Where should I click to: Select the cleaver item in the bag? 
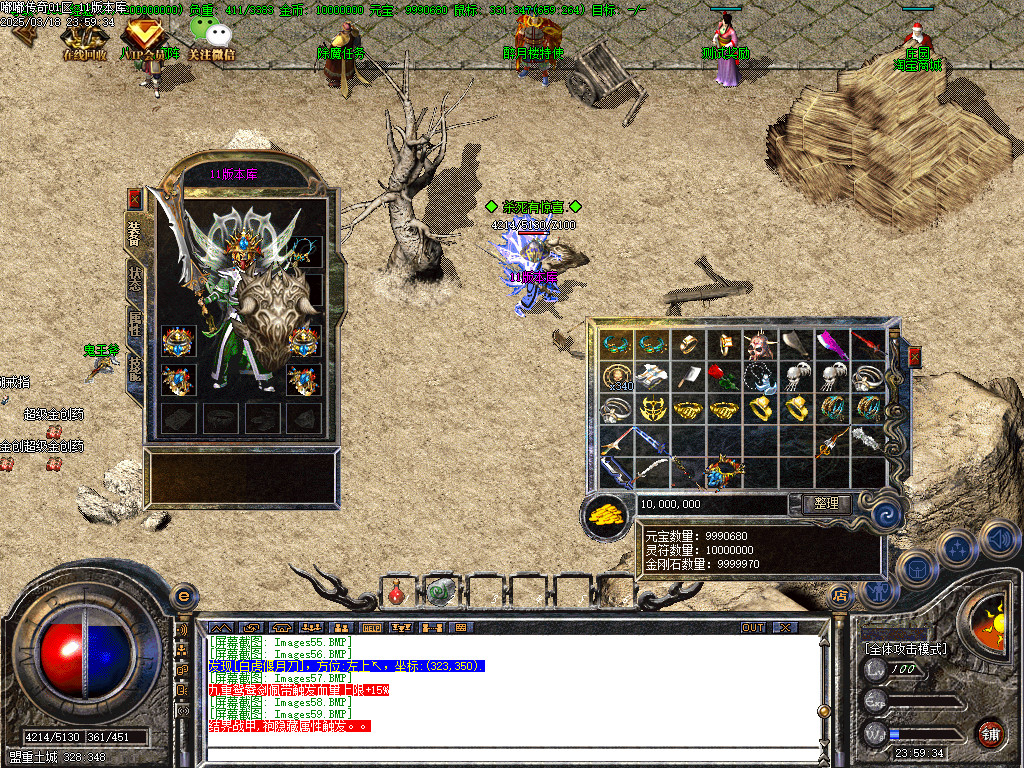click(x=690, y=376)
